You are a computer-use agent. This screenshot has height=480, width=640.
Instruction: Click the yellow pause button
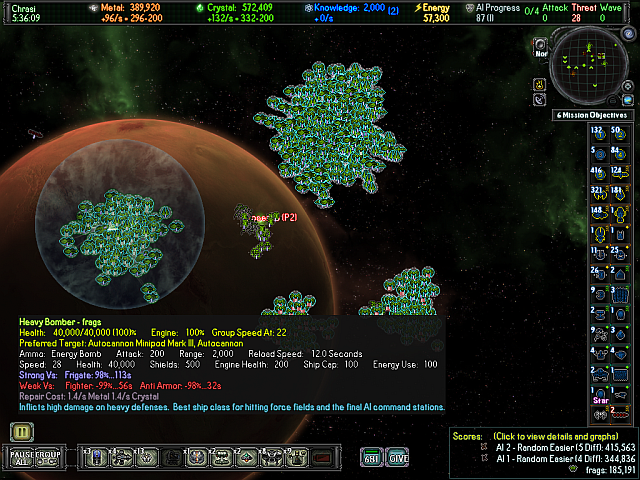click(x=20, y=432)
